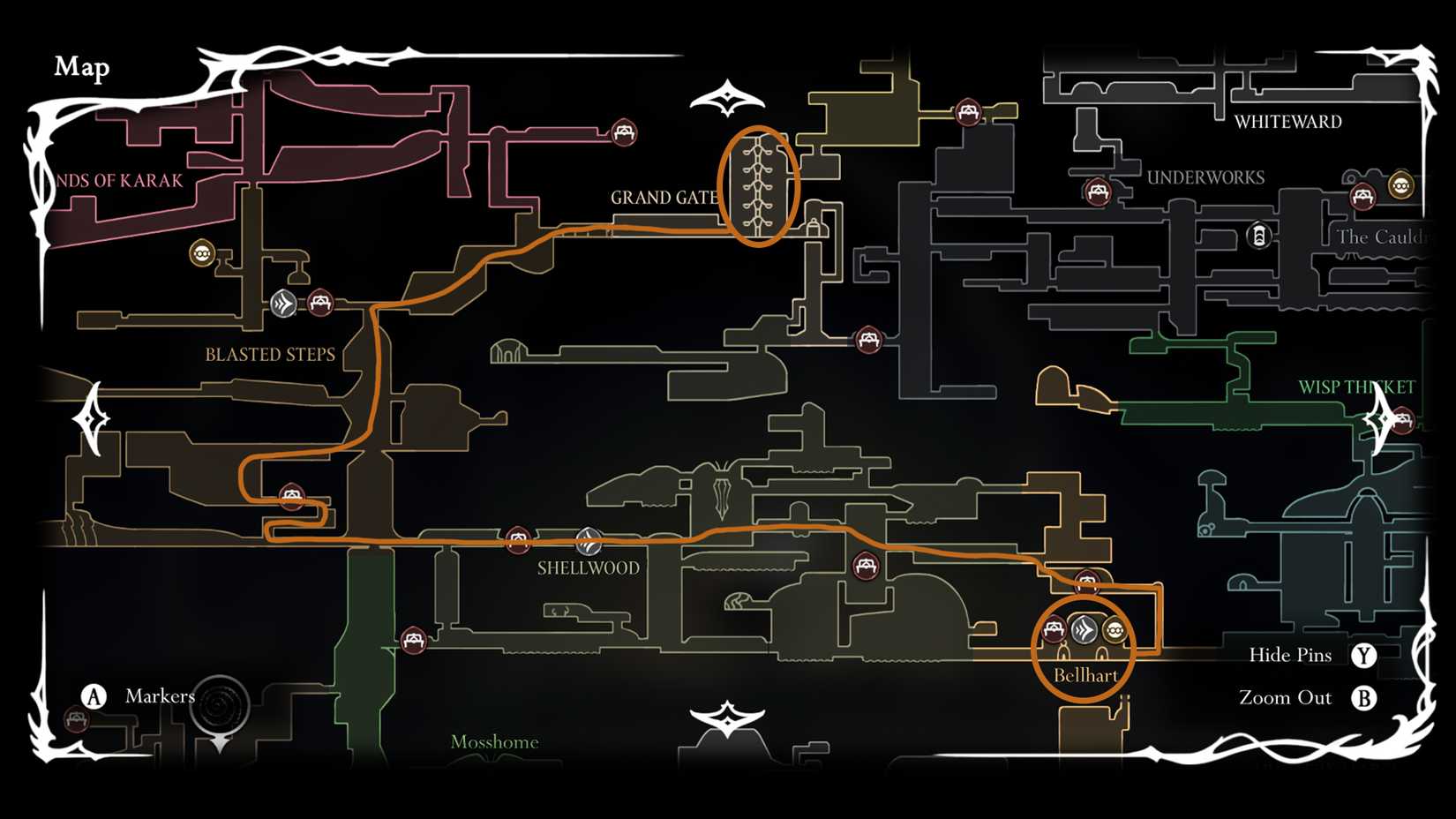Select the gold flea marker above Blasted Steps
Screen dimensions: 1456x819
(x=203, y=254)
